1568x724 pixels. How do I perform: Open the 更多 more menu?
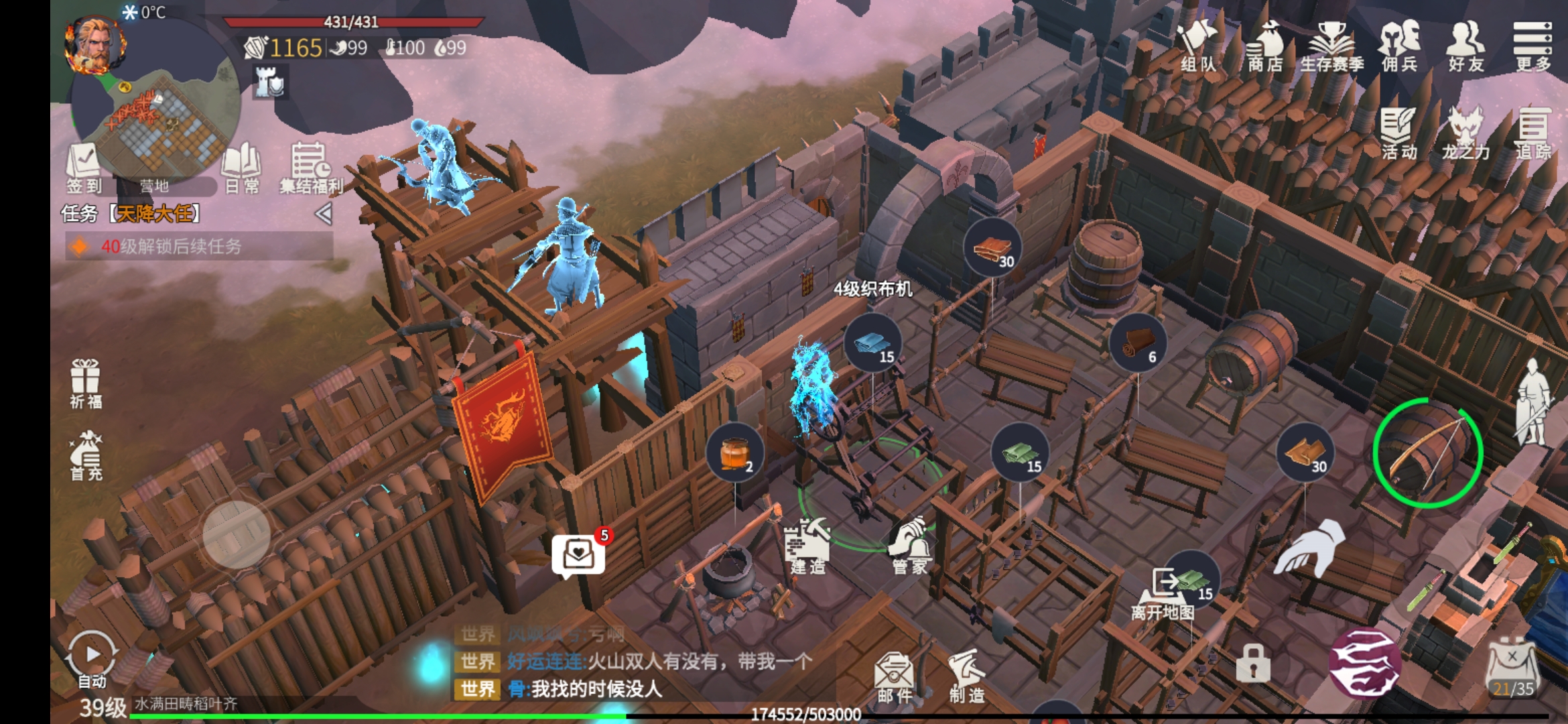tap(1533, 46)
